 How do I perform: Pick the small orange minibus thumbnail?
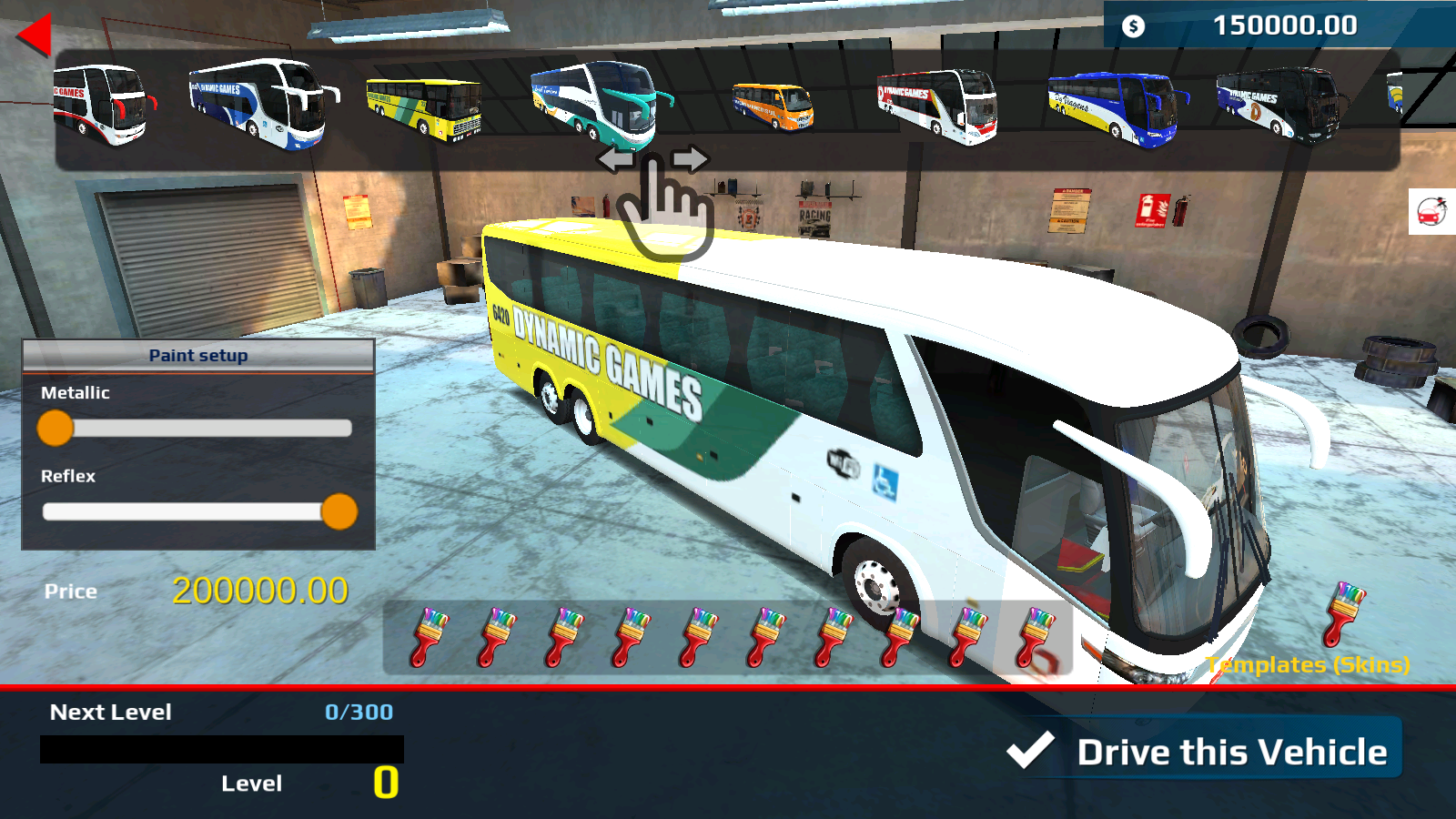click(x=773, y=106)
